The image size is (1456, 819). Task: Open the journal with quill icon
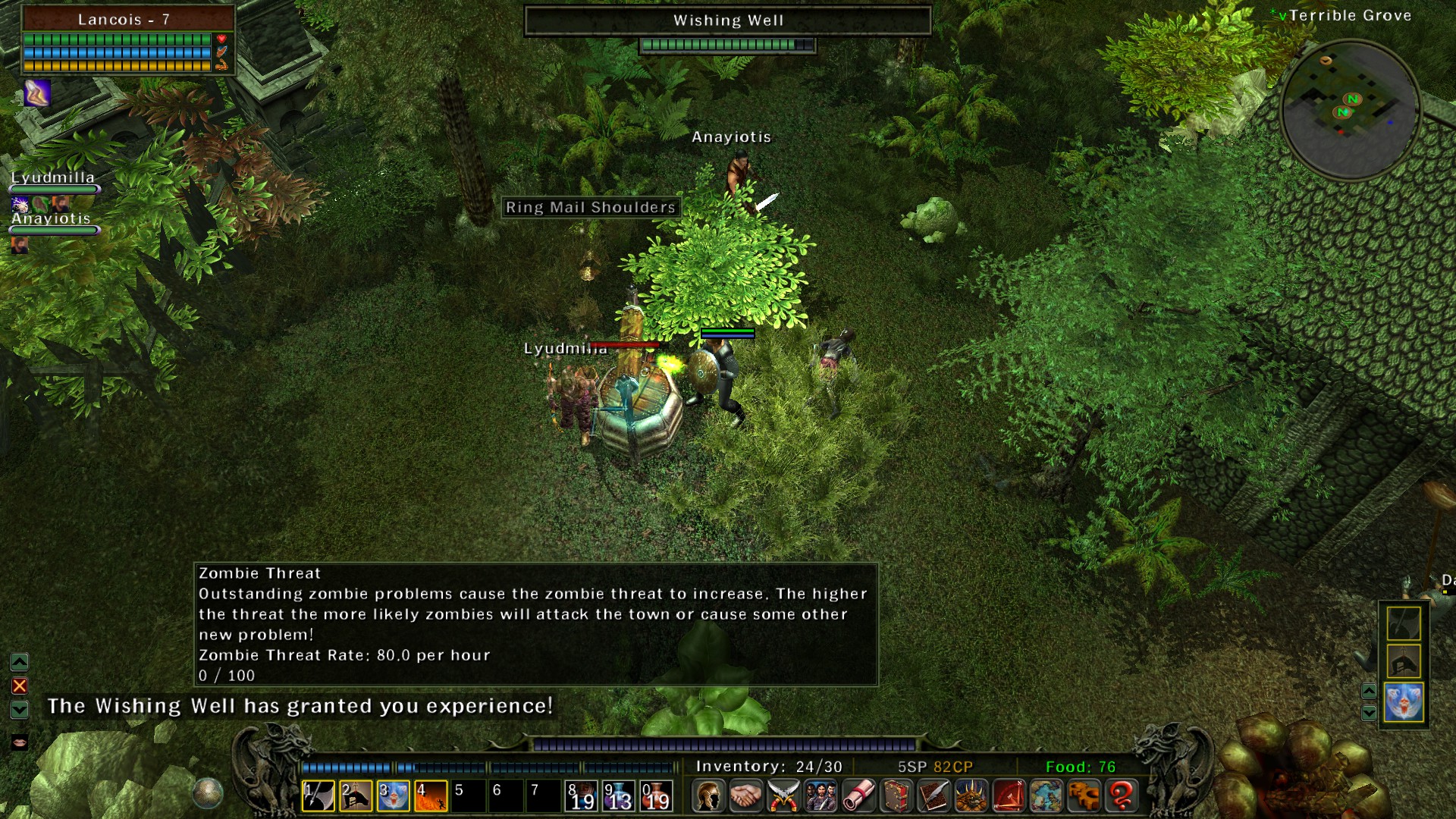pos(934,796)
